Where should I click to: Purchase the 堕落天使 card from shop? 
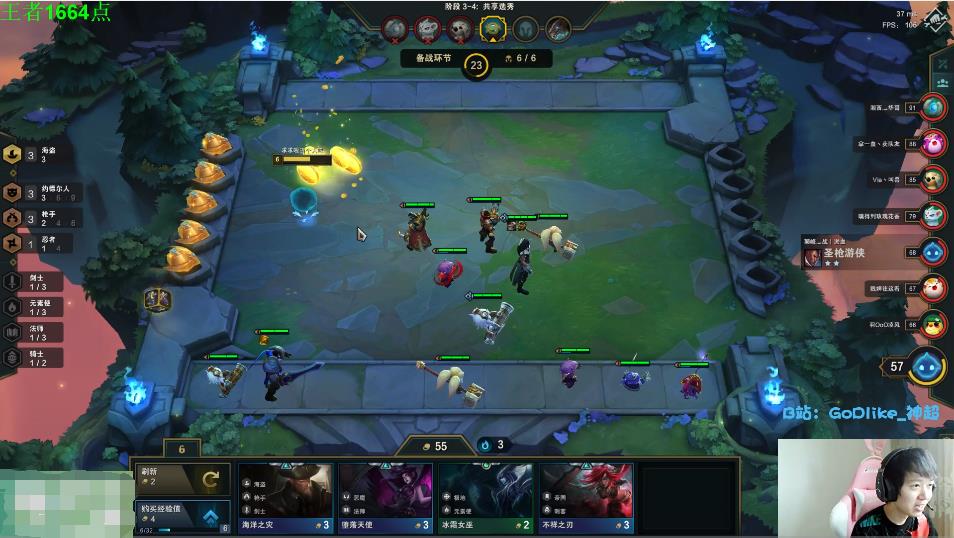click(385, 497)
